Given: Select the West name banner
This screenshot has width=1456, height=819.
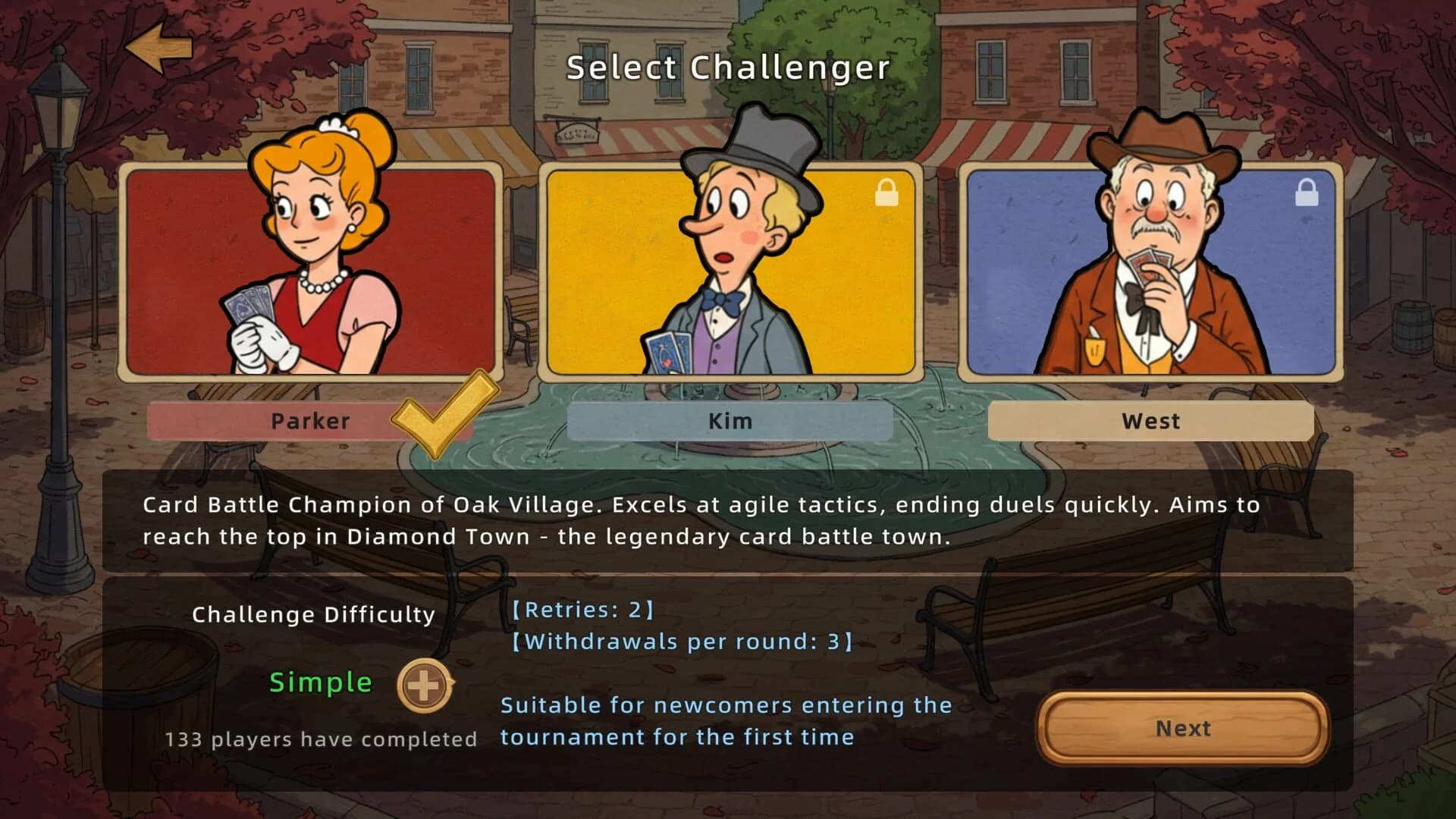Looking at the screenshot, I should pos(1150,422).
